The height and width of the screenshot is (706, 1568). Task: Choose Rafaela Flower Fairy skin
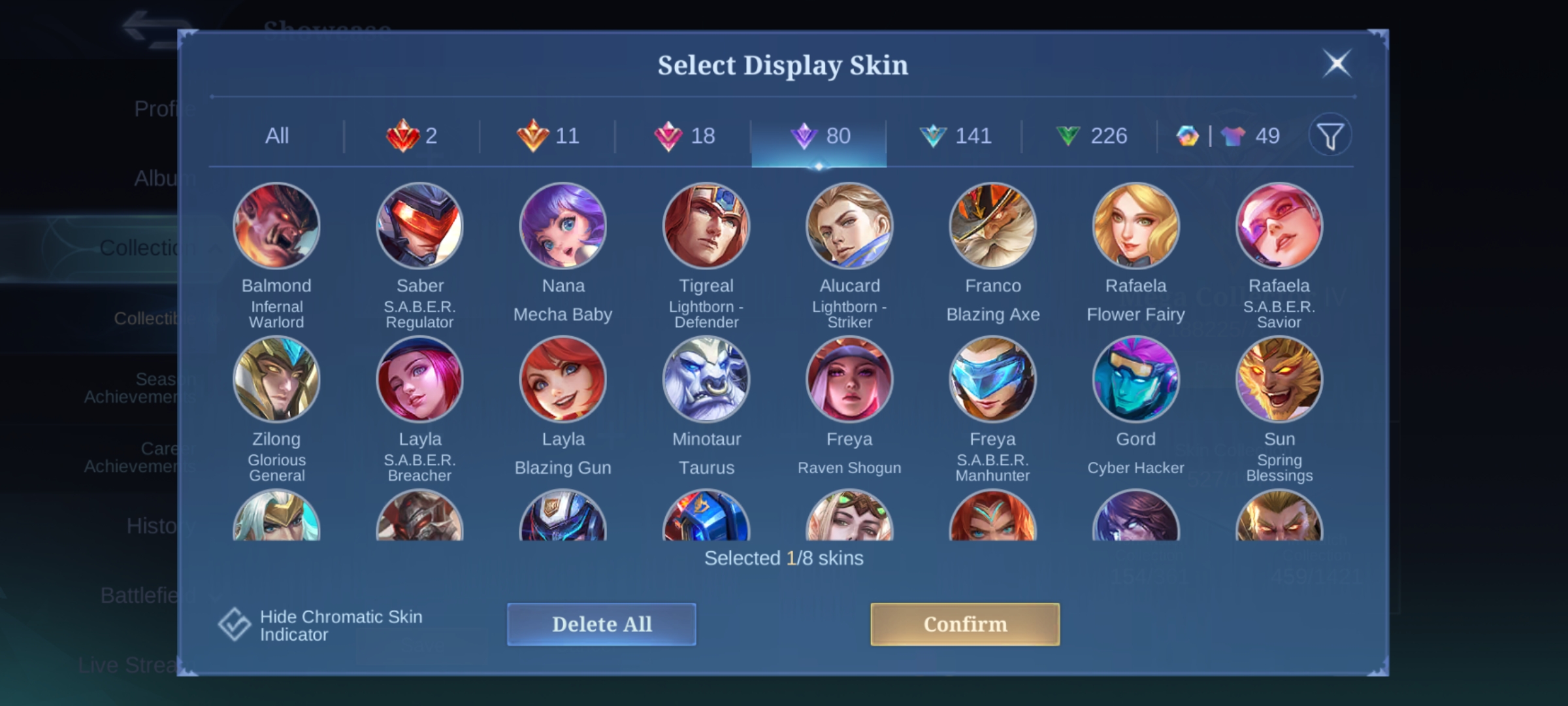[1135, 226]
